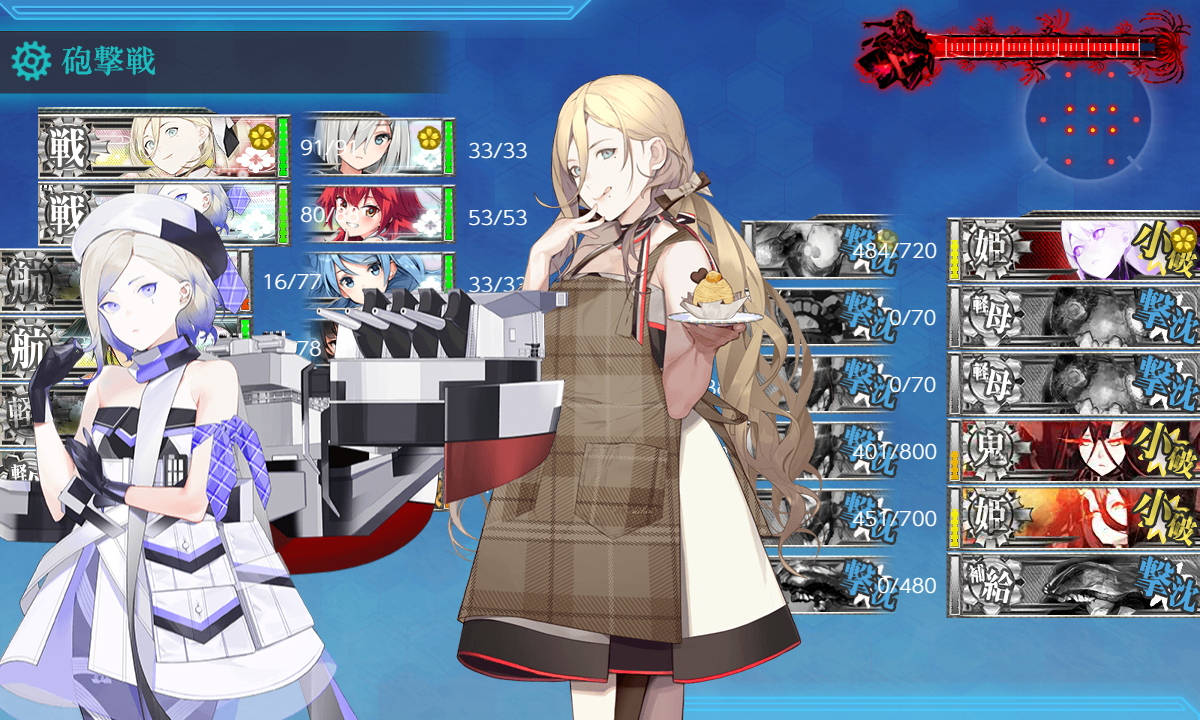
Task: Target the white-haired enemy princess banner
Action: coord(1074,250)
